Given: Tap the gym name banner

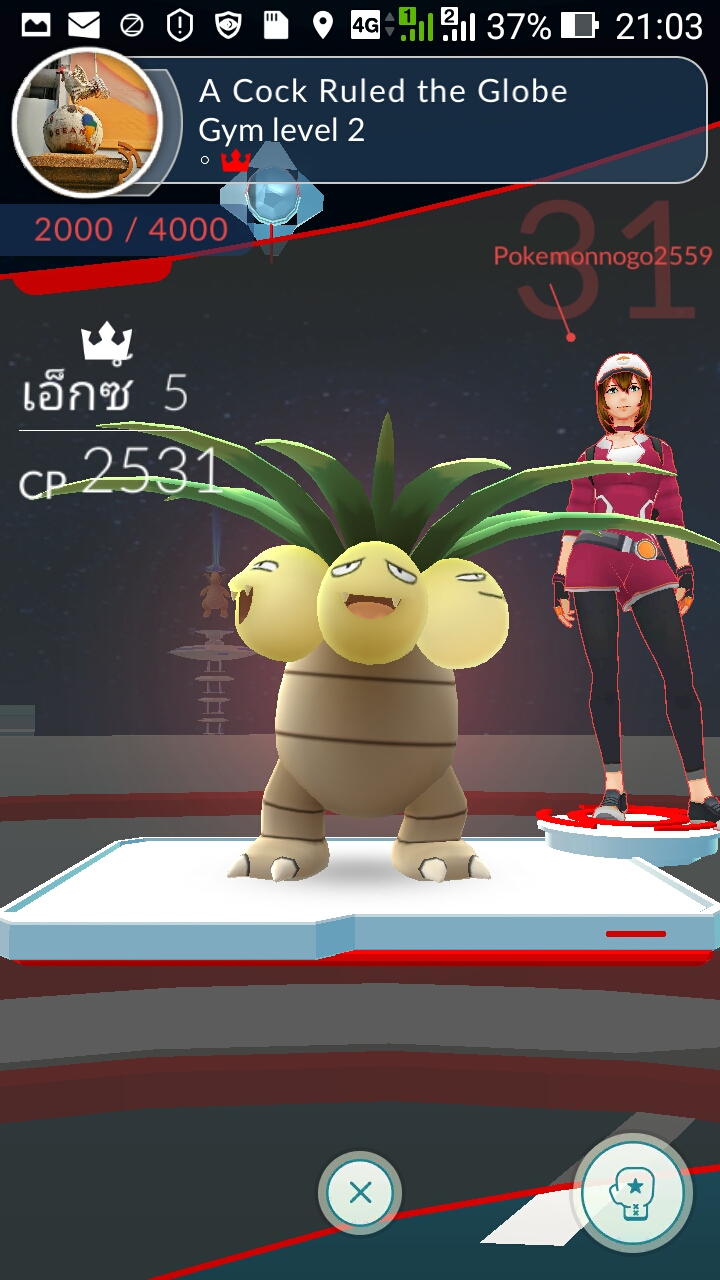Looking at the screenshot, I should coord(383,92).
